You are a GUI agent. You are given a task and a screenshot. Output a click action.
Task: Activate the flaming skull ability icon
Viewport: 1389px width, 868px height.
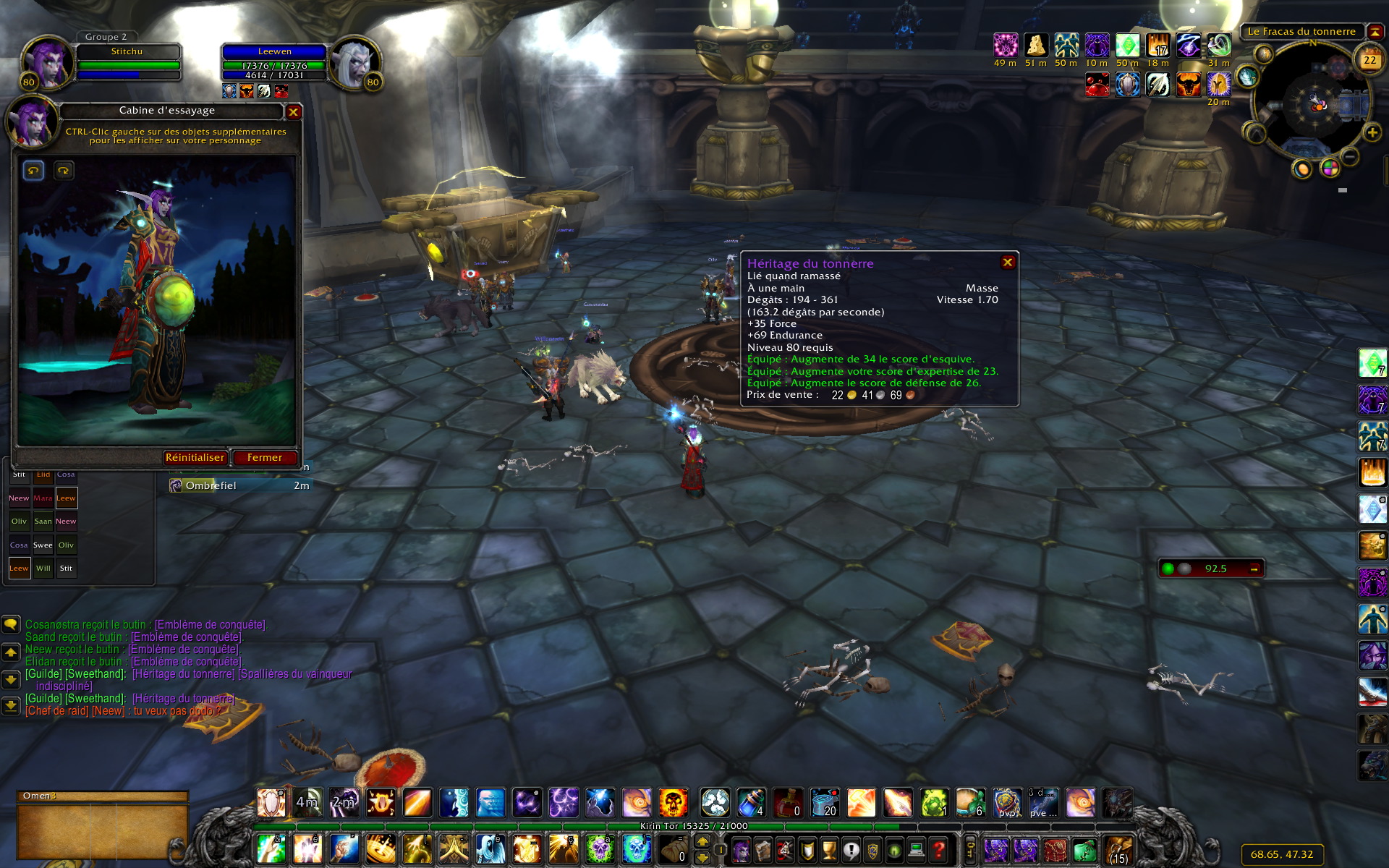point(673,803)
